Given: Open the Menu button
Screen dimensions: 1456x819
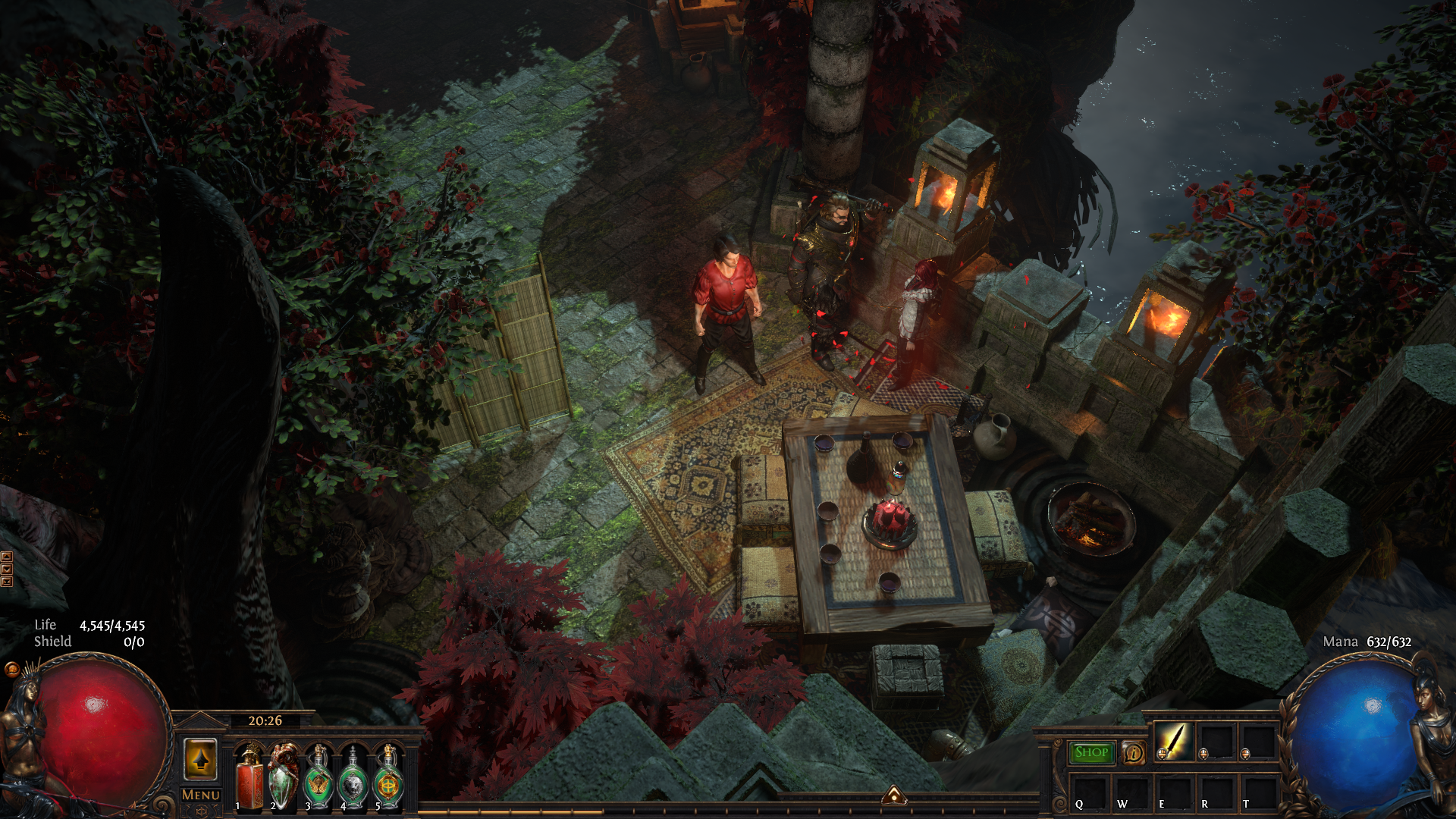Looking at the screenshot, I should tap(201, 795).
